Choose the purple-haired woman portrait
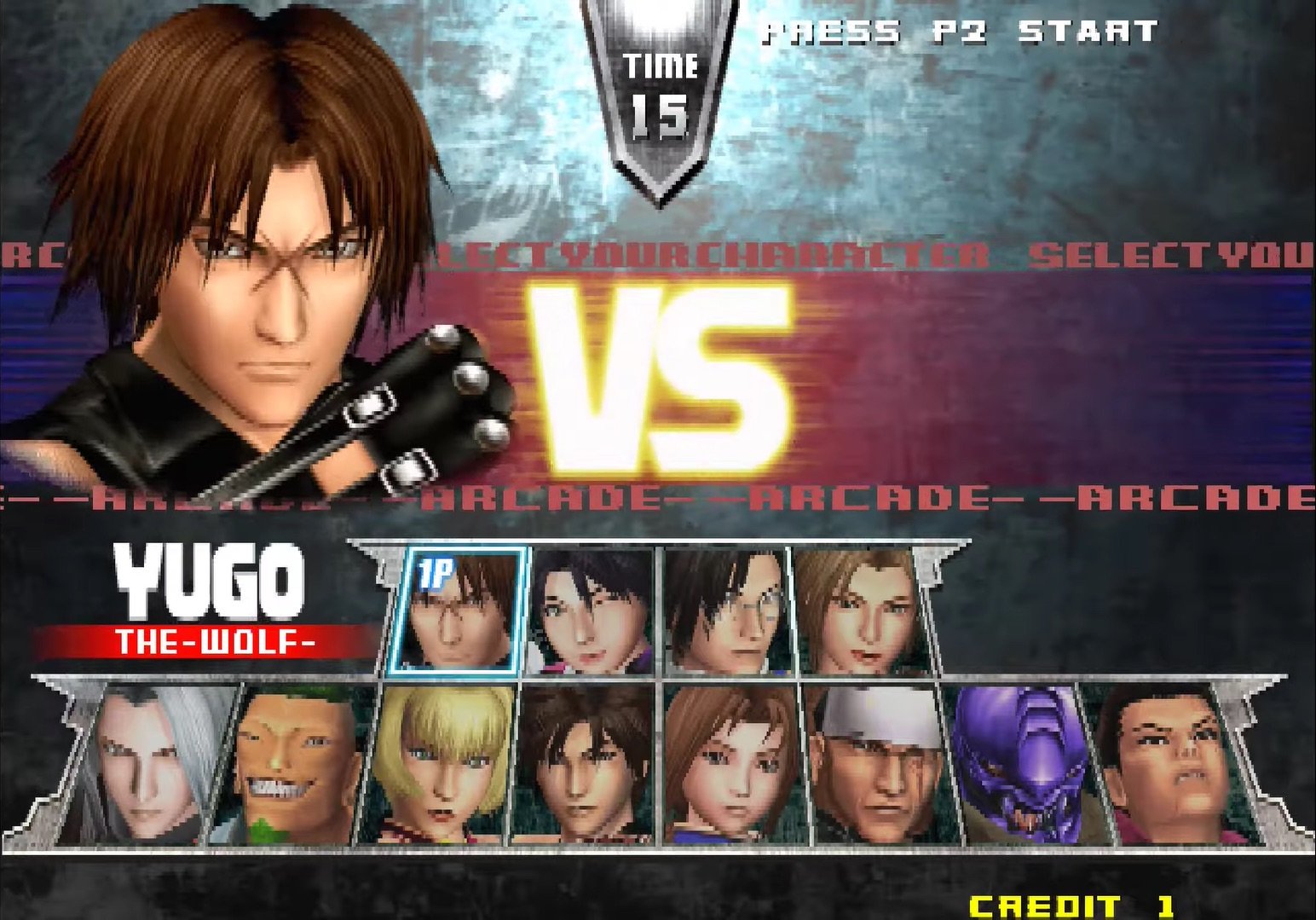The image size is (1316, 920). [591, 610]
